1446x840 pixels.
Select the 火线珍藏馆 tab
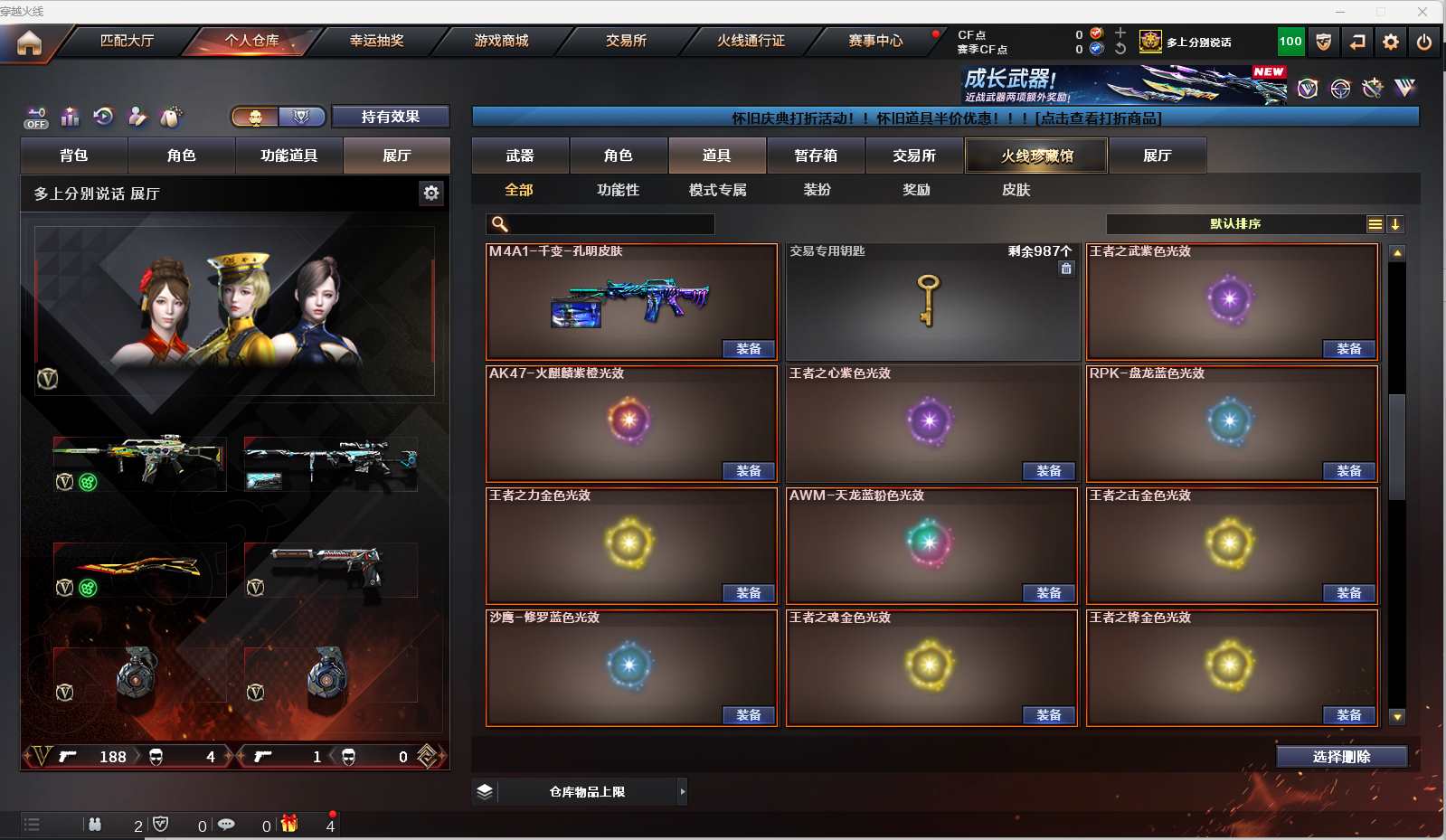pyautogui.click(x=1036, y=156)
